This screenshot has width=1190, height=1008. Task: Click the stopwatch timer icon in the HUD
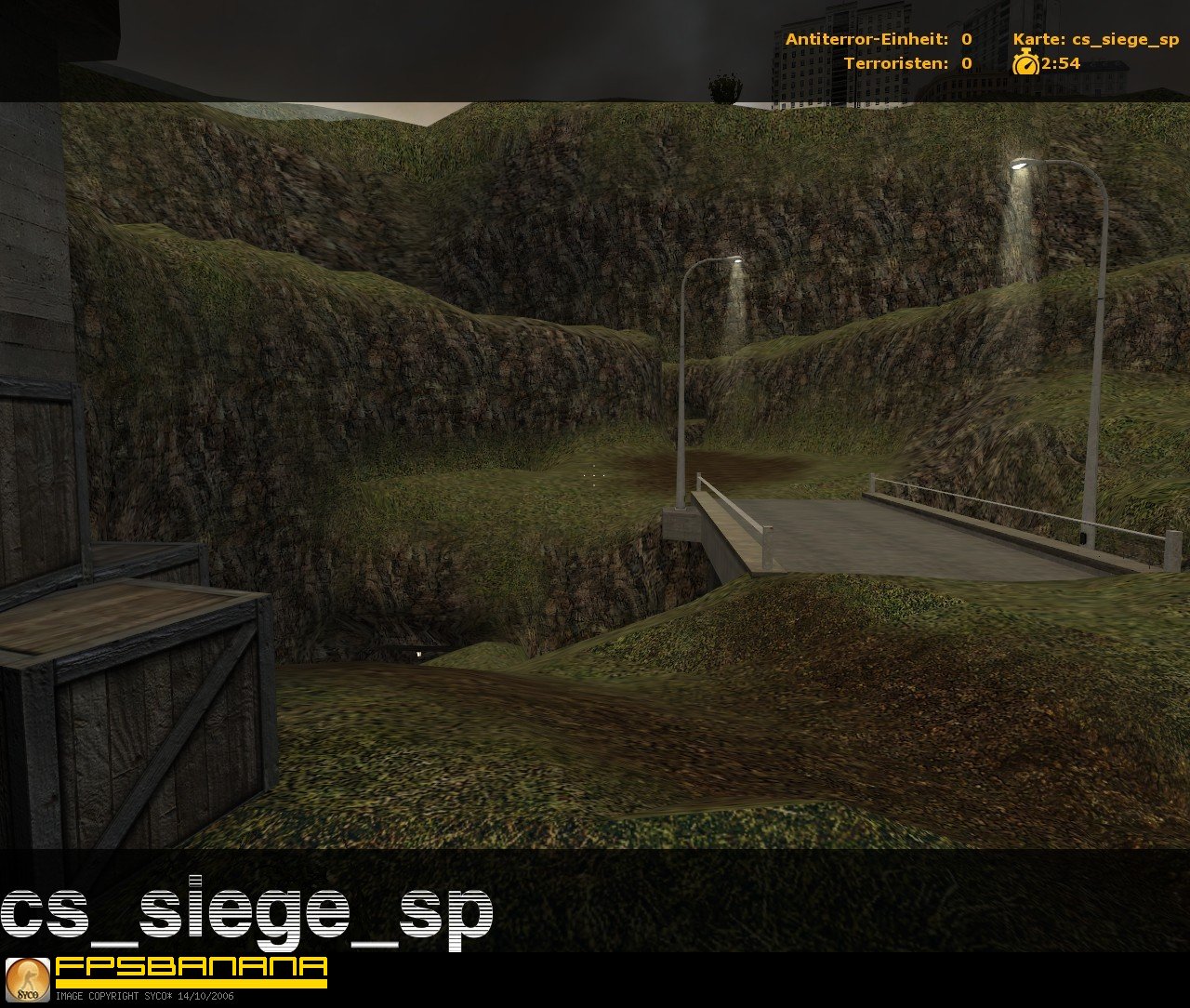coord(1025,64)
